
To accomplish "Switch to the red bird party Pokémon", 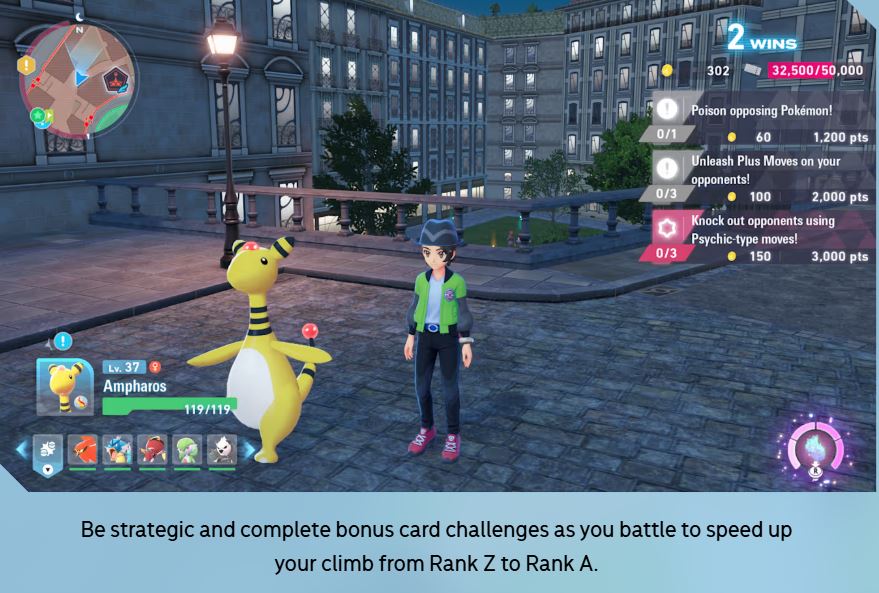I will (82, 451).
